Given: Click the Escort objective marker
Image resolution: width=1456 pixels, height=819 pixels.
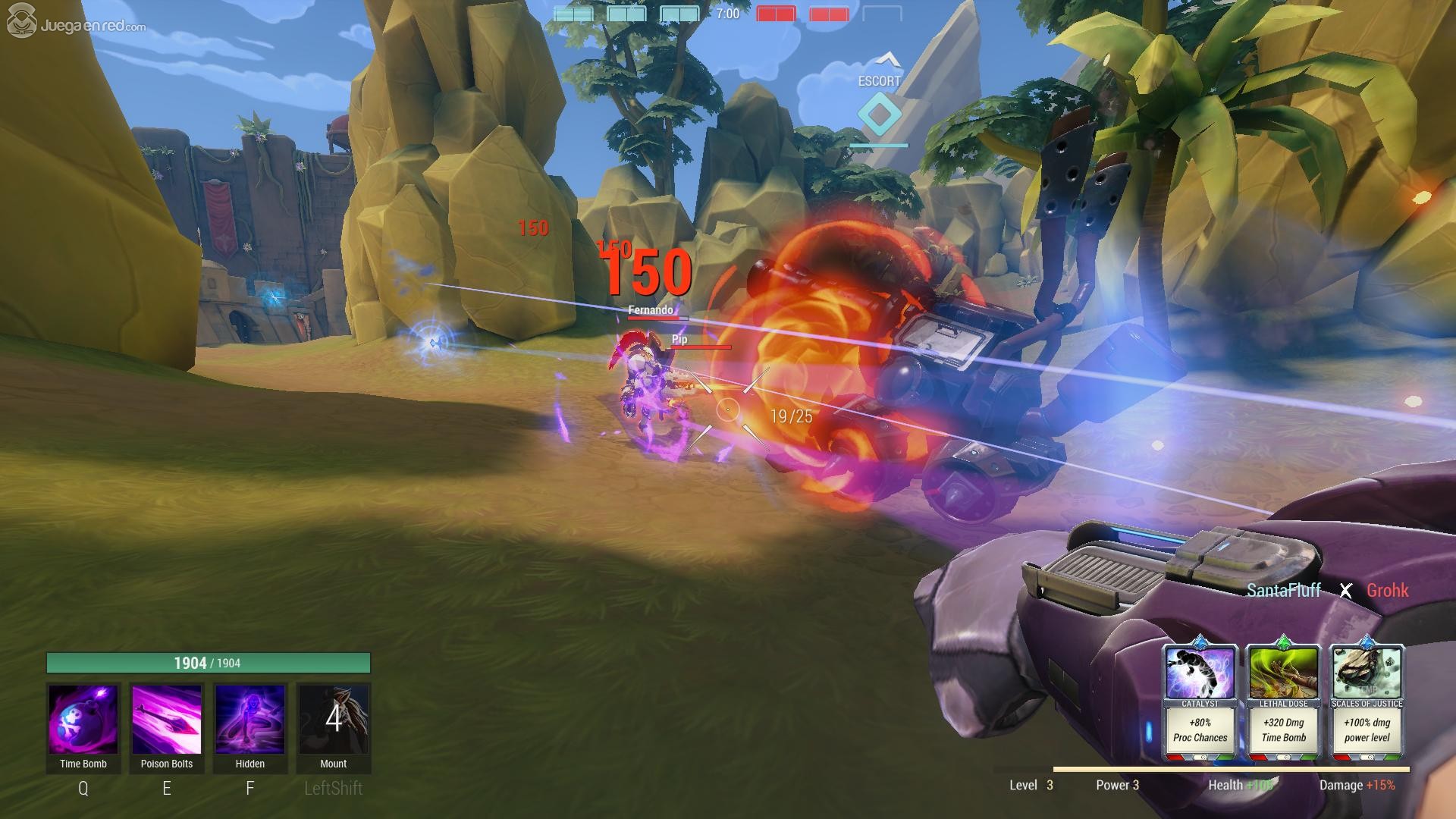Looking at the screenshot, I should [880, 114].
